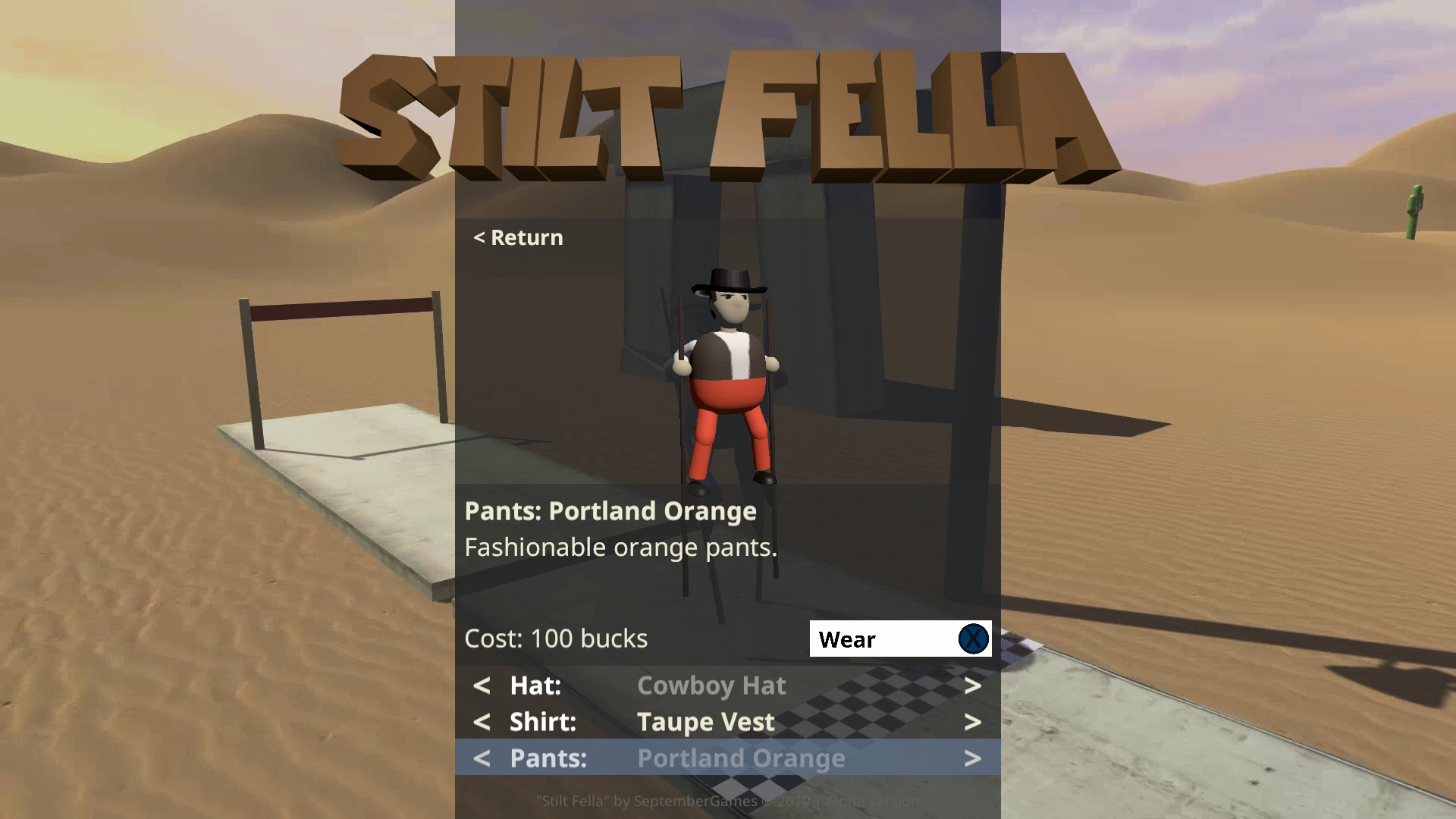Select the Hat: Cowboy Hat row
The height and width of the screenshot is (819, 1456).
click(711, 686)
